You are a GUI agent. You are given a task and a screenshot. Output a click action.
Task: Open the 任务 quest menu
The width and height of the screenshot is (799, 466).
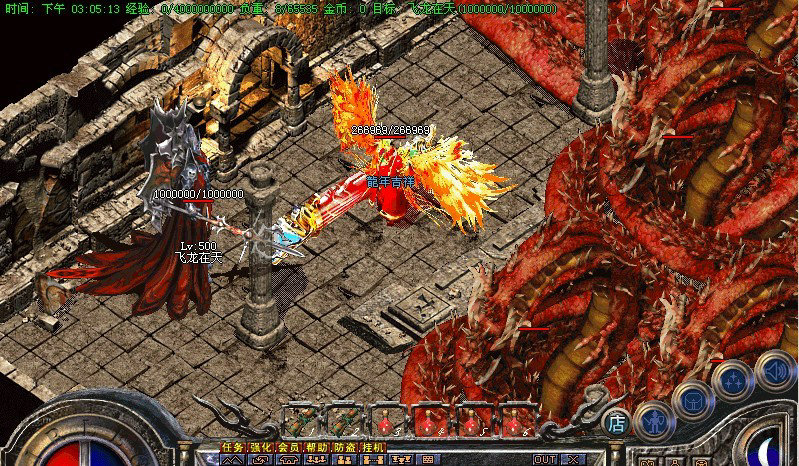232,447
